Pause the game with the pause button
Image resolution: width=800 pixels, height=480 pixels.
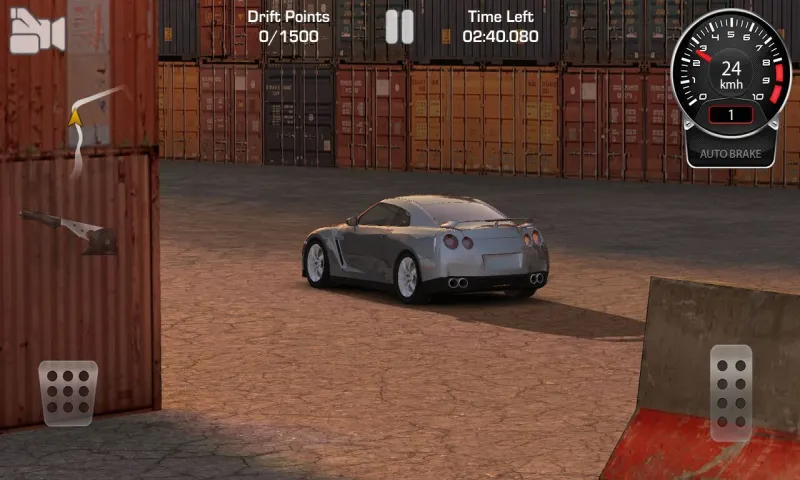[x=399, y=27]
